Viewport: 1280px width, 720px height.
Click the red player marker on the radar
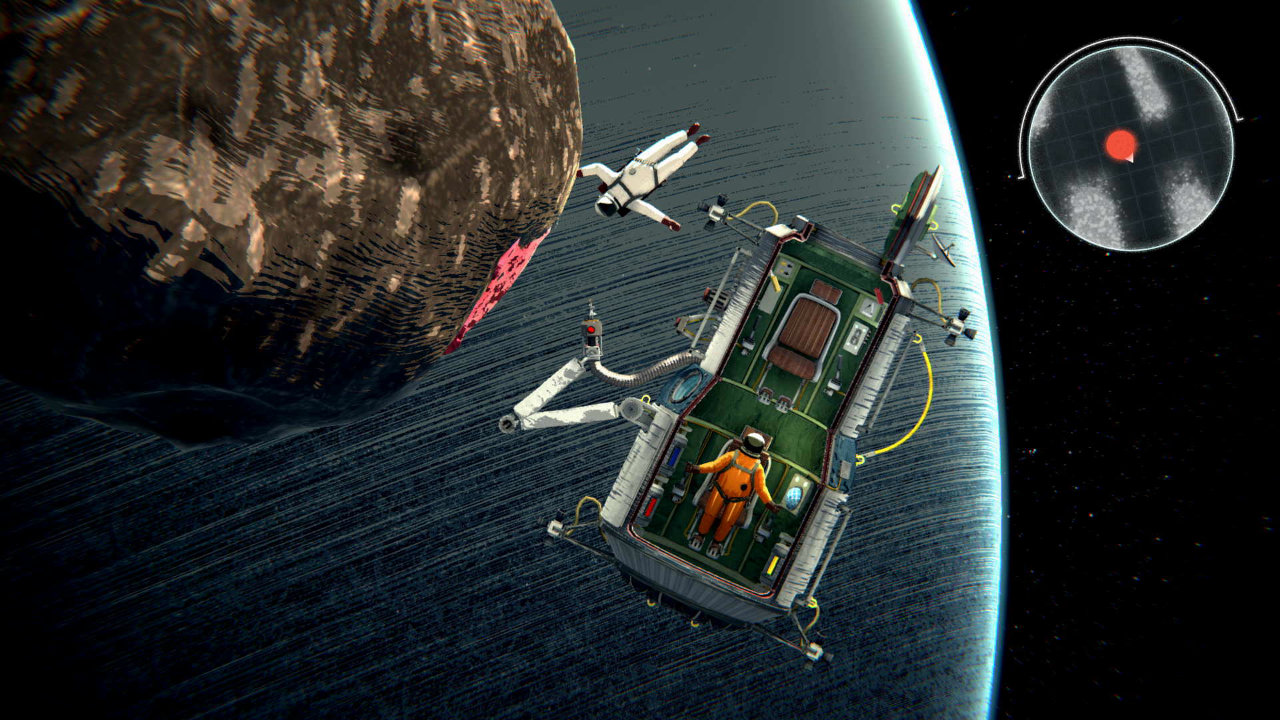[x=1122, y=143]
